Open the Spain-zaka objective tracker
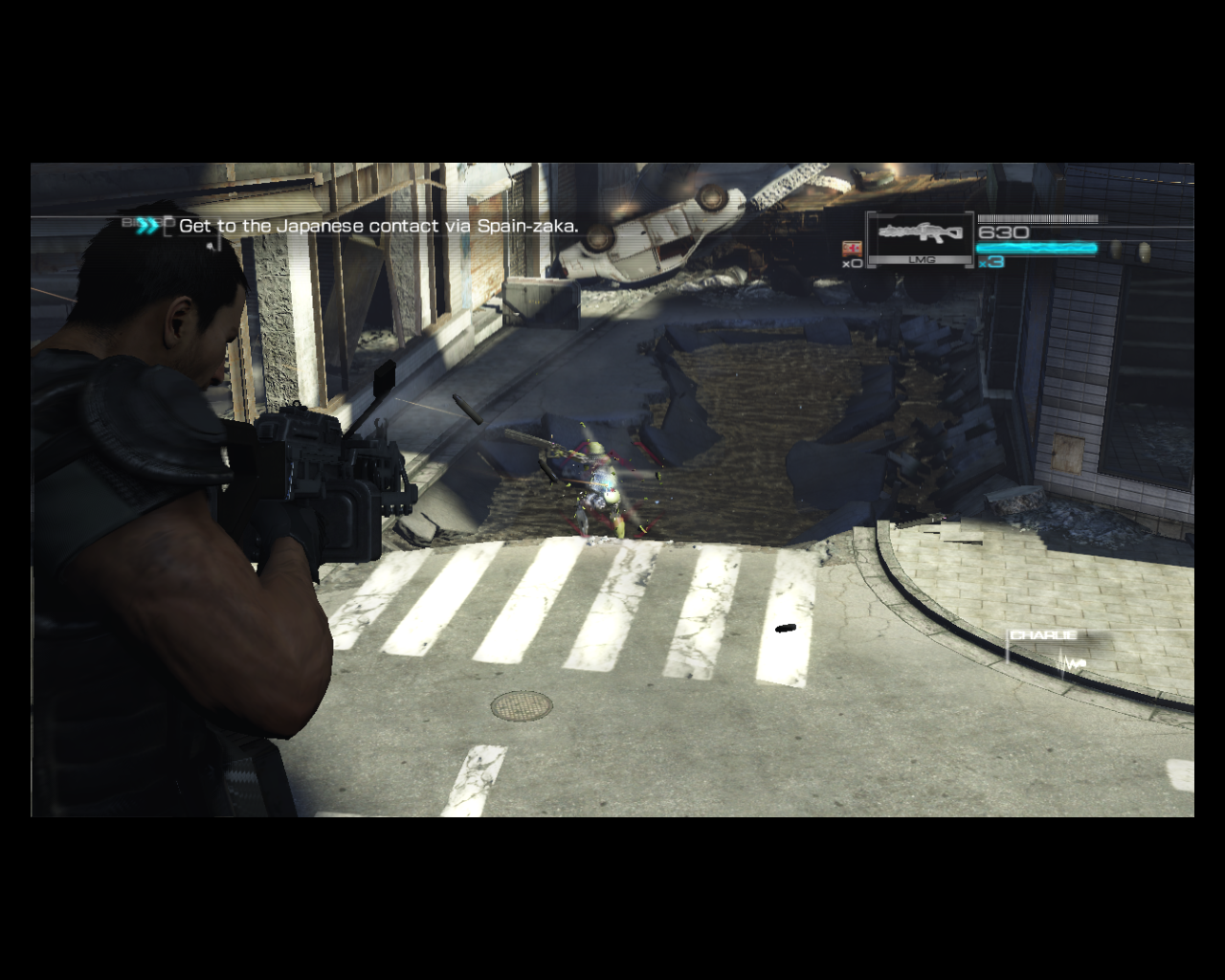This screenshot has height=980, width=1225. pyautogui.click(x=377, y=227)
